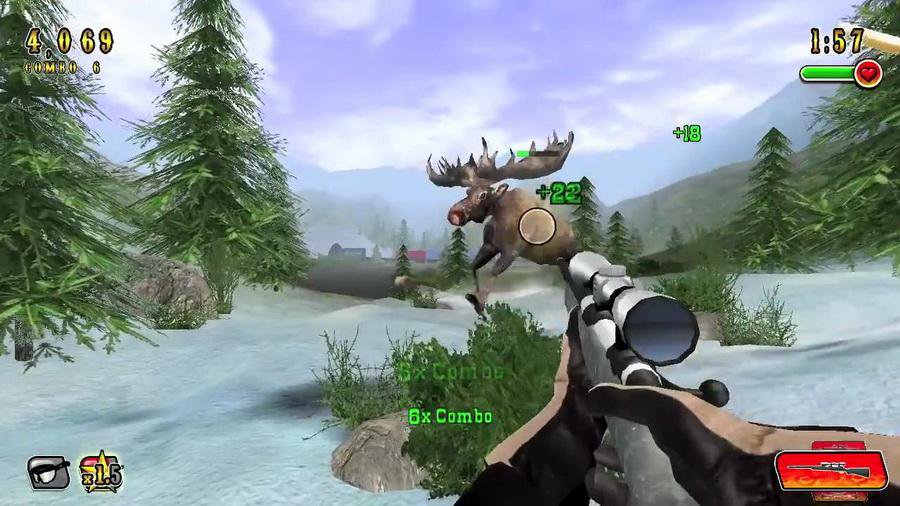The height and width of the screenshot is (506, 900).
Task: Activate the x1.5 star multiplier icon
Action: 100,470
